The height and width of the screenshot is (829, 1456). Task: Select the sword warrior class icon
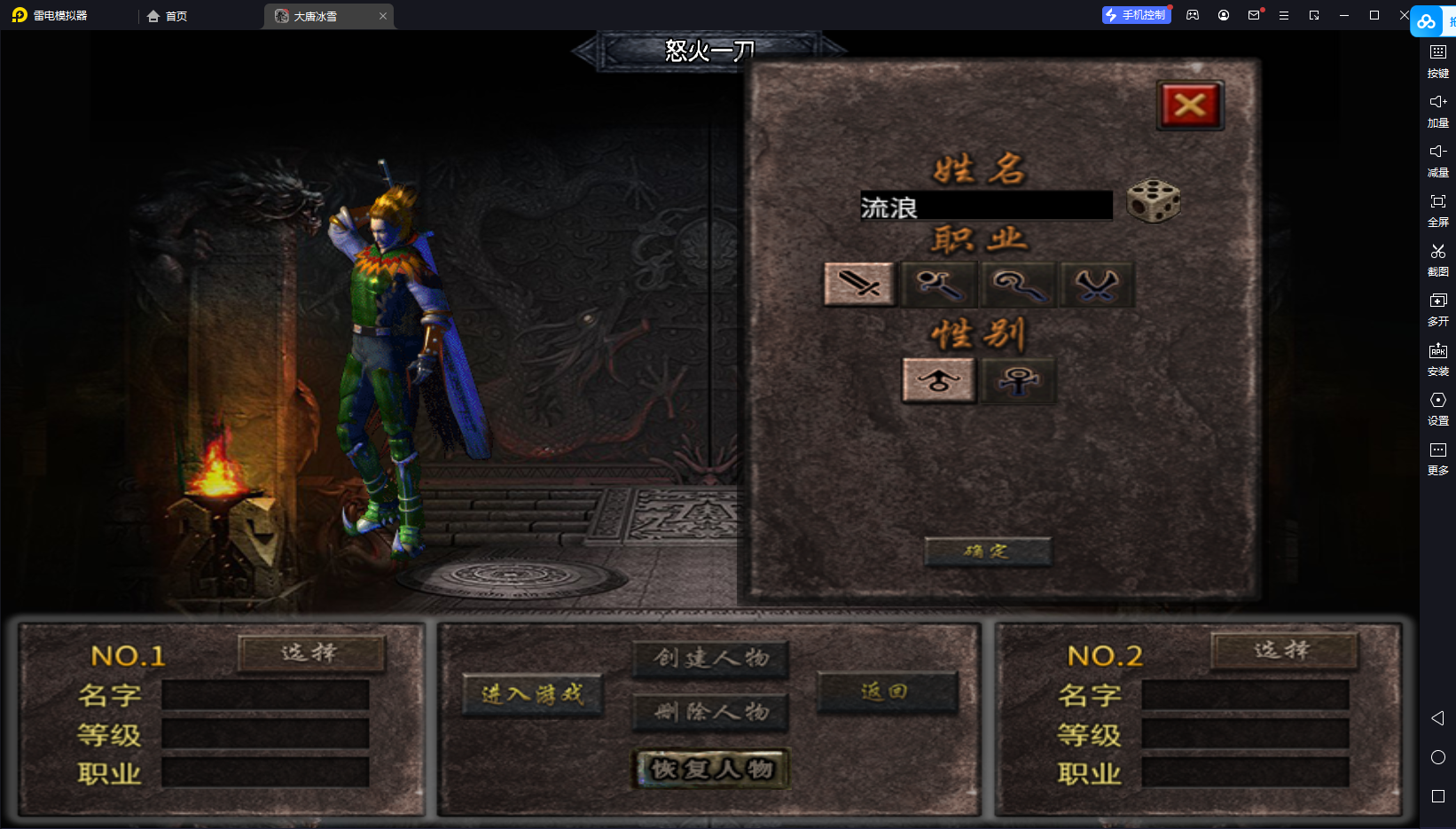point(859,285)
